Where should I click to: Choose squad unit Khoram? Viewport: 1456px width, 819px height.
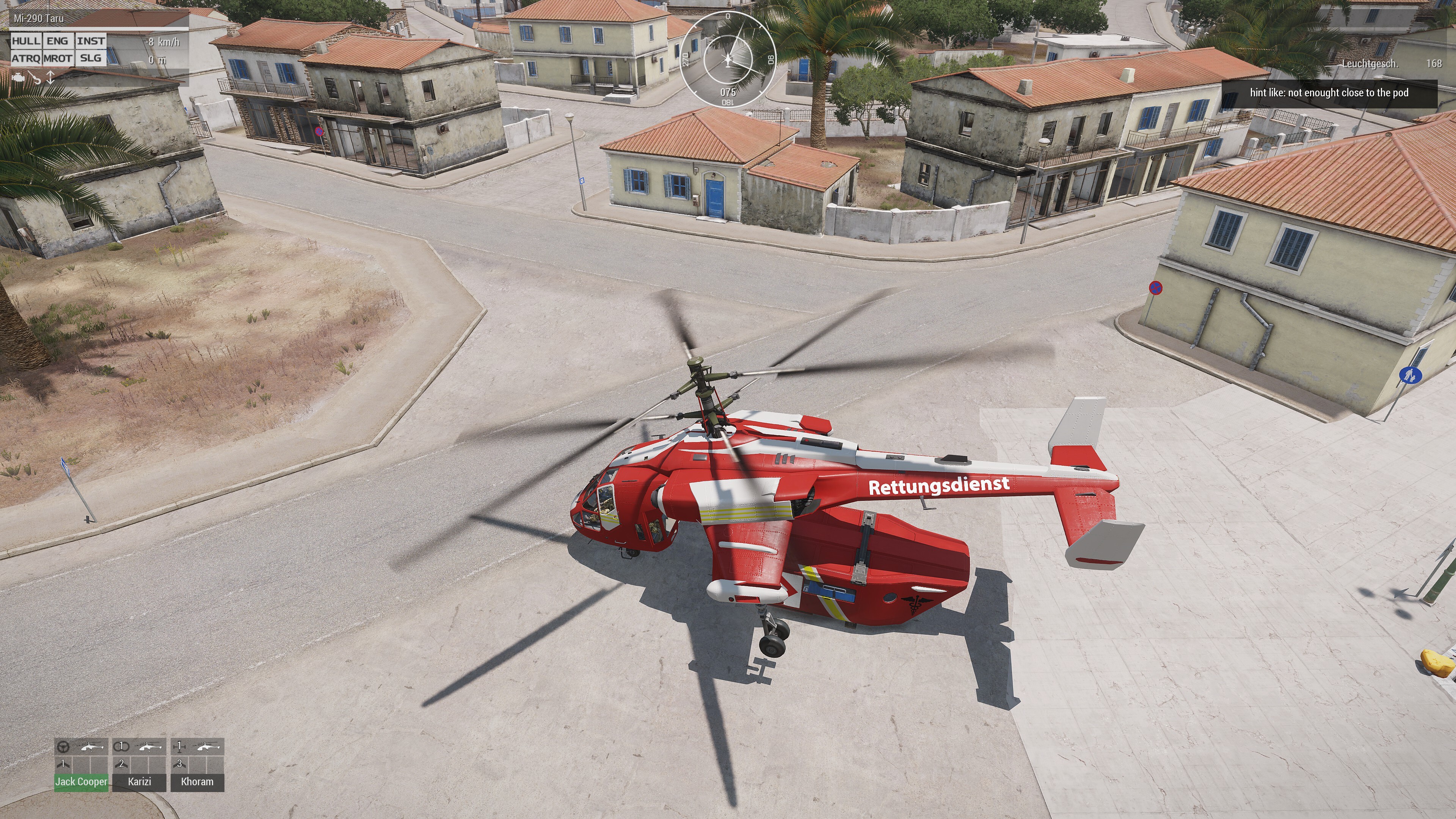[197, 782]
